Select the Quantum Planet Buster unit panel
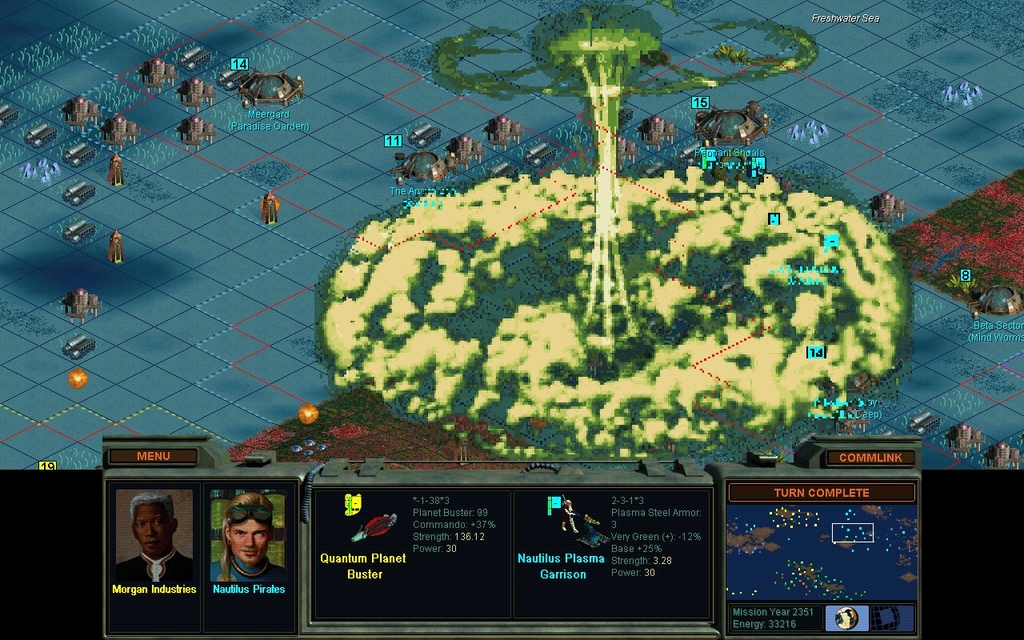This screenshot has height=640, width=1024. coord(412,552)
